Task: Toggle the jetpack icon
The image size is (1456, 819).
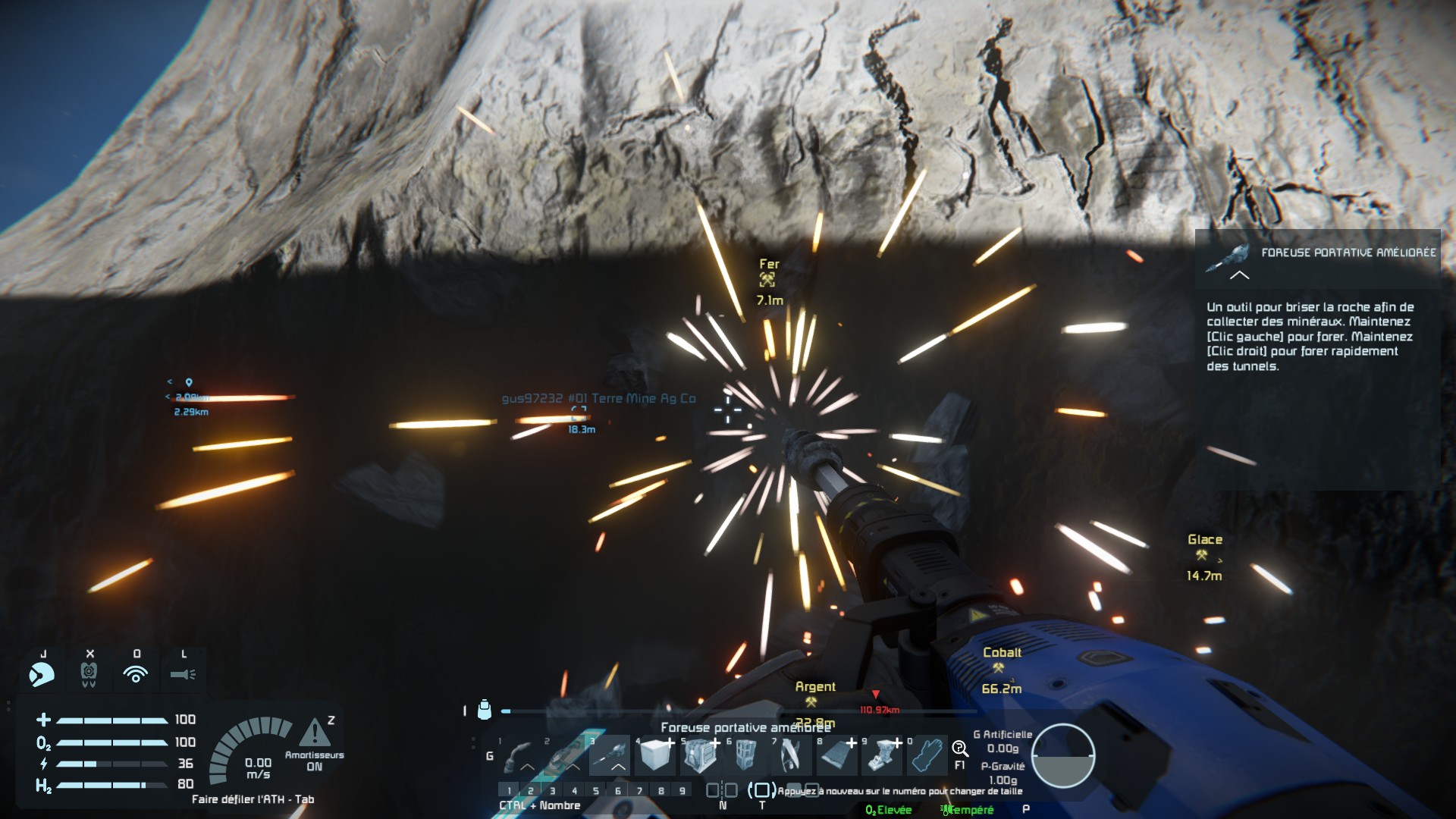Action: pyautogui.click(x=89, y=673)
